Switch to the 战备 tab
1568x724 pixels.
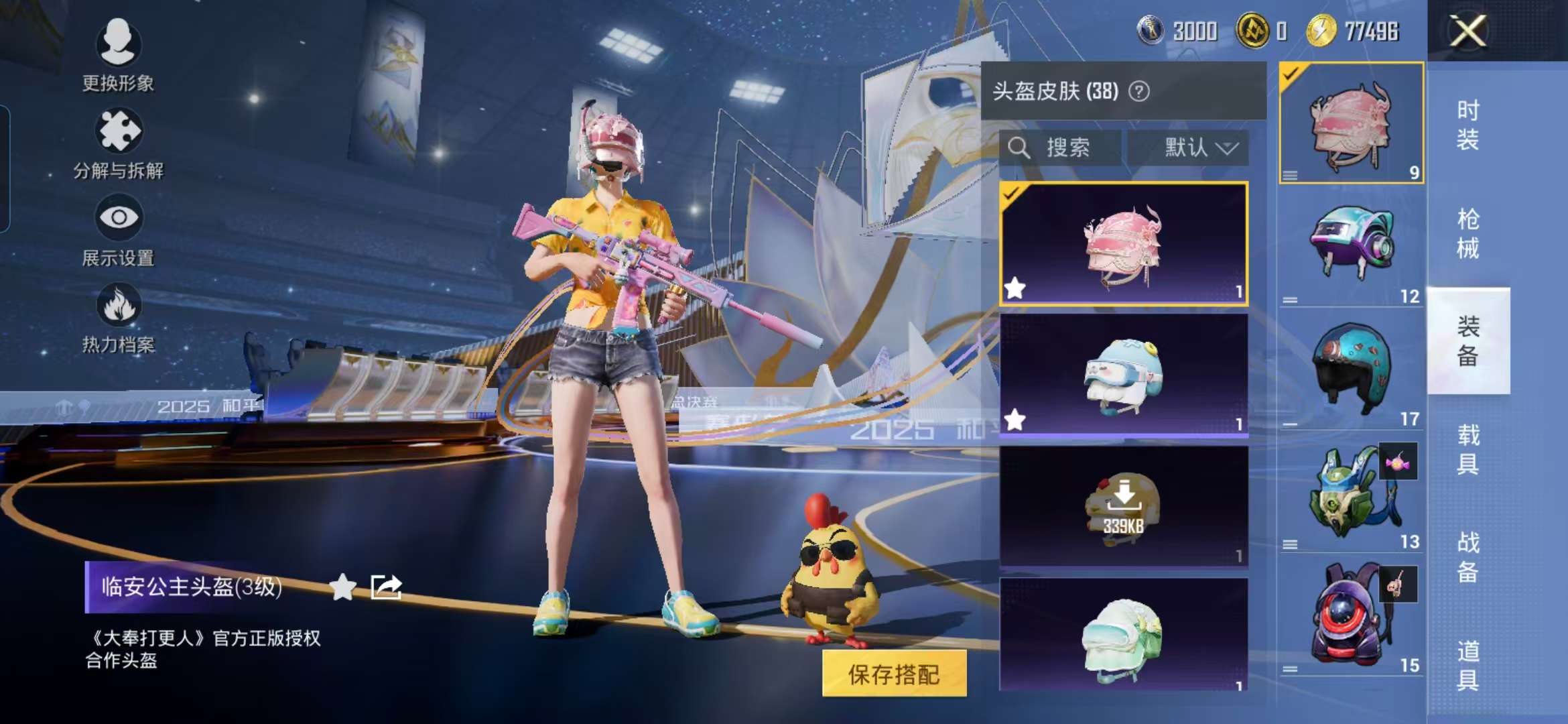point(1467,557)
